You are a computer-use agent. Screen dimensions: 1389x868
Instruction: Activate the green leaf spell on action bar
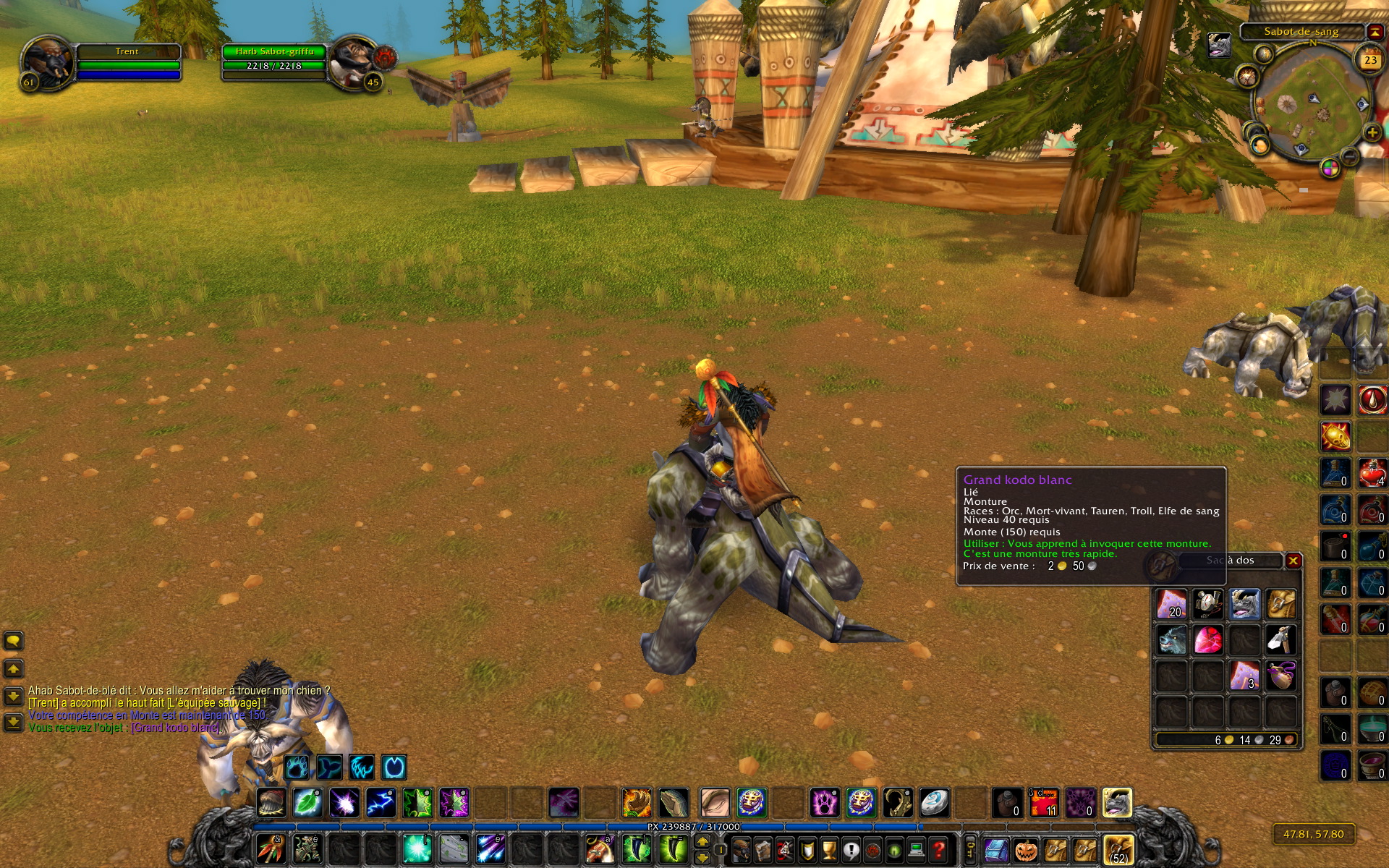pyautogui.click(x=307, y=803)
